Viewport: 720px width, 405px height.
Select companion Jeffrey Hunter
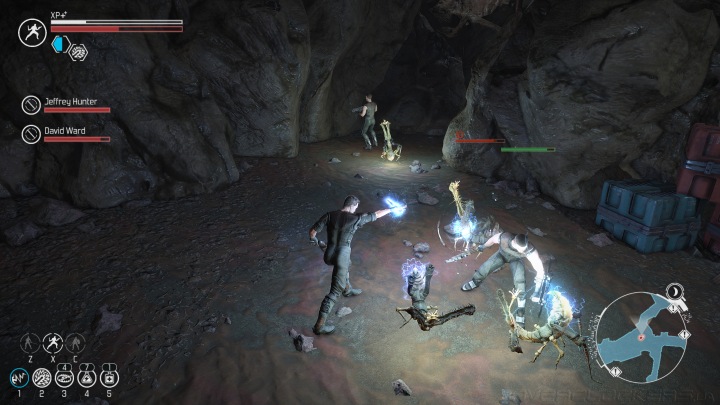(x=31, y=103)
